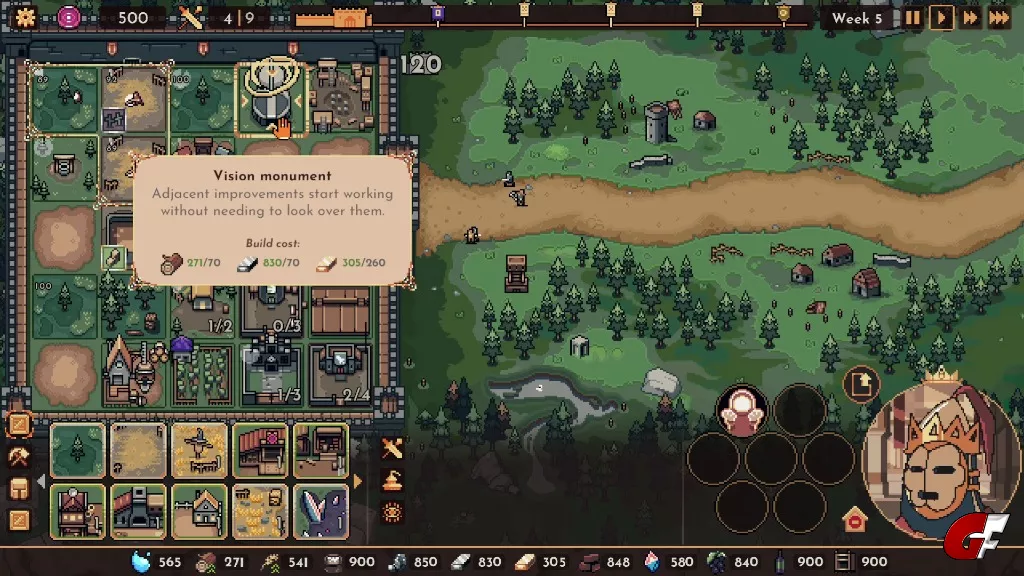Open the crossed sword and hammer tab

(392, 449)
